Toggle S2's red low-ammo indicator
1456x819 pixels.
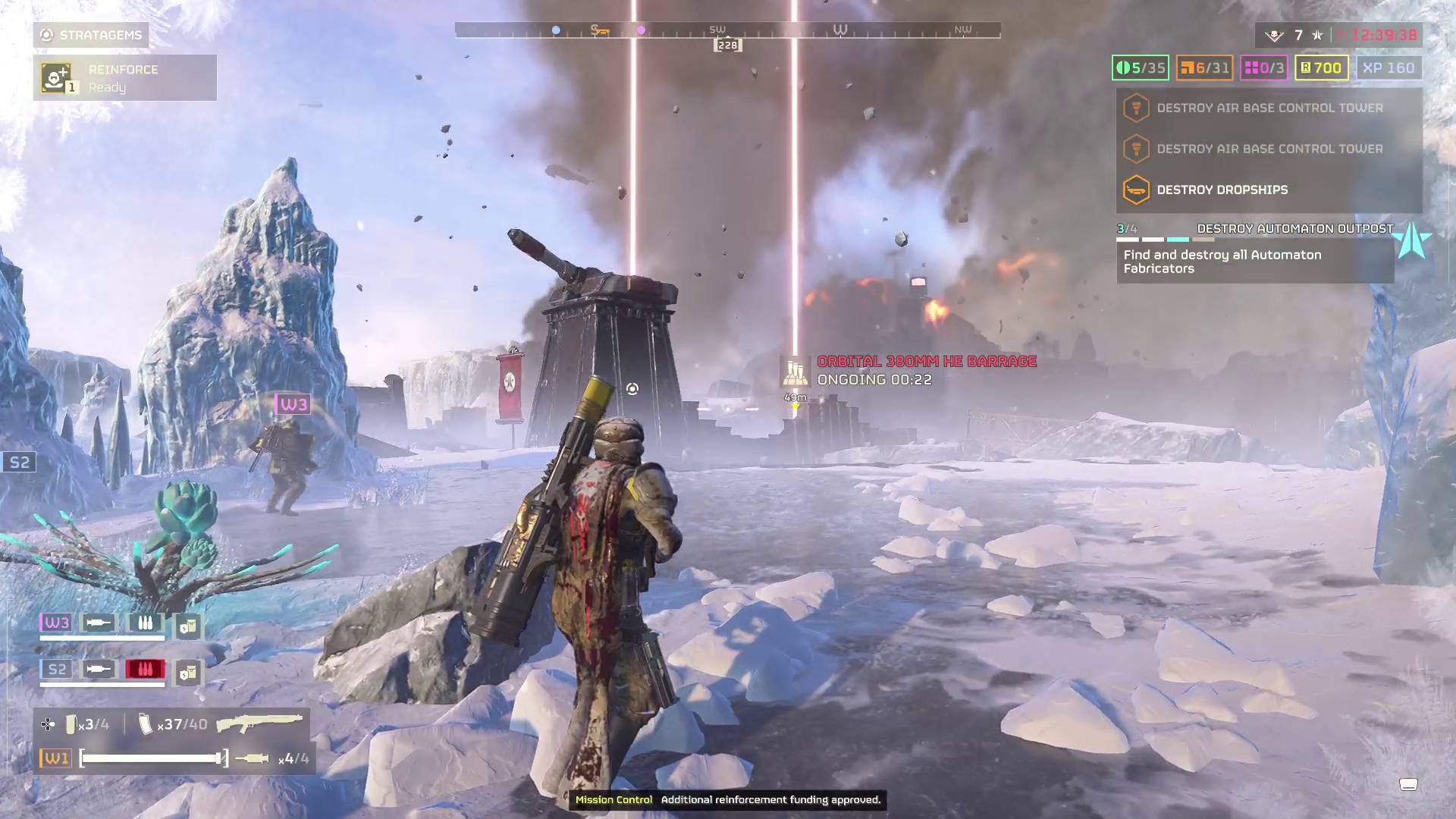coord(144,669)
